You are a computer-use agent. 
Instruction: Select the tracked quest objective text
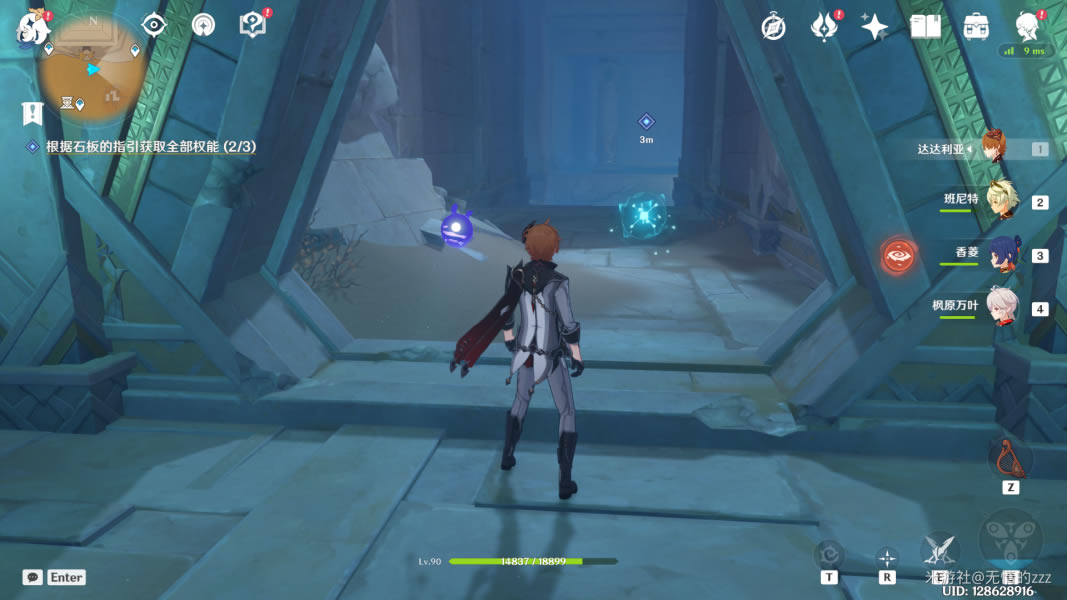[150, 147]
